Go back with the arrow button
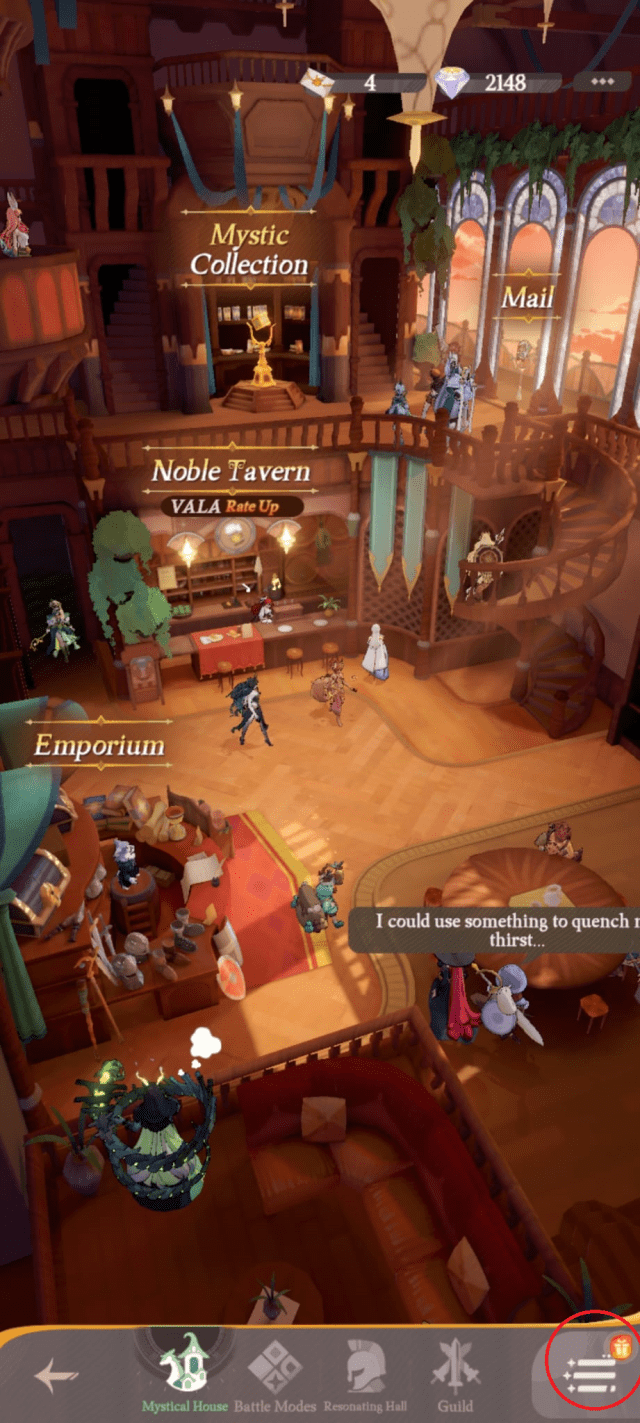Image resolution: width=640 pixels, height=1423 pixels. [56, 1376]
